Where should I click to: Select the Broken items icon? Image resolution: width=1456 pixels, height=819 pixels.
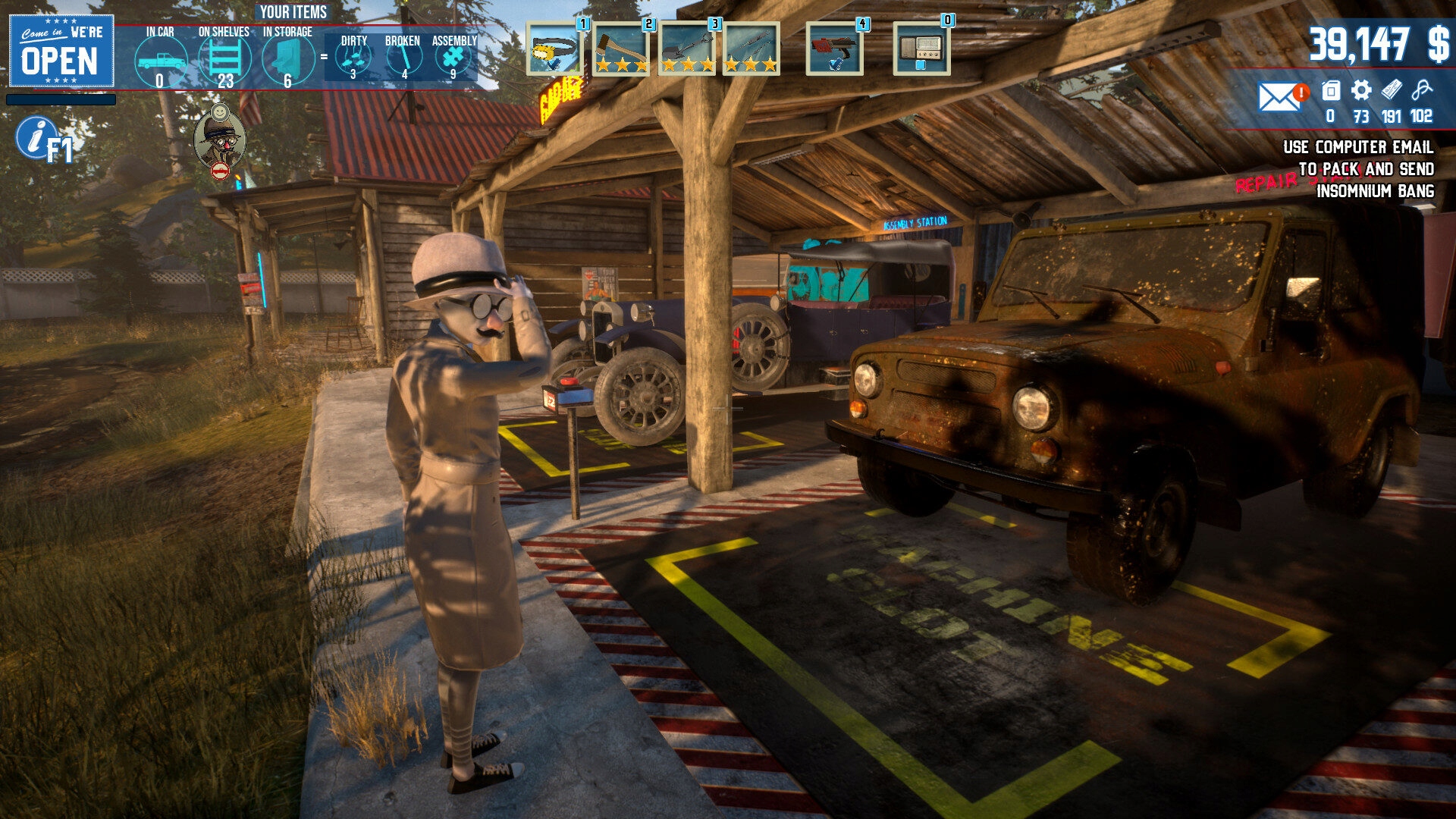pyautogui.click(x=403, y=58)
